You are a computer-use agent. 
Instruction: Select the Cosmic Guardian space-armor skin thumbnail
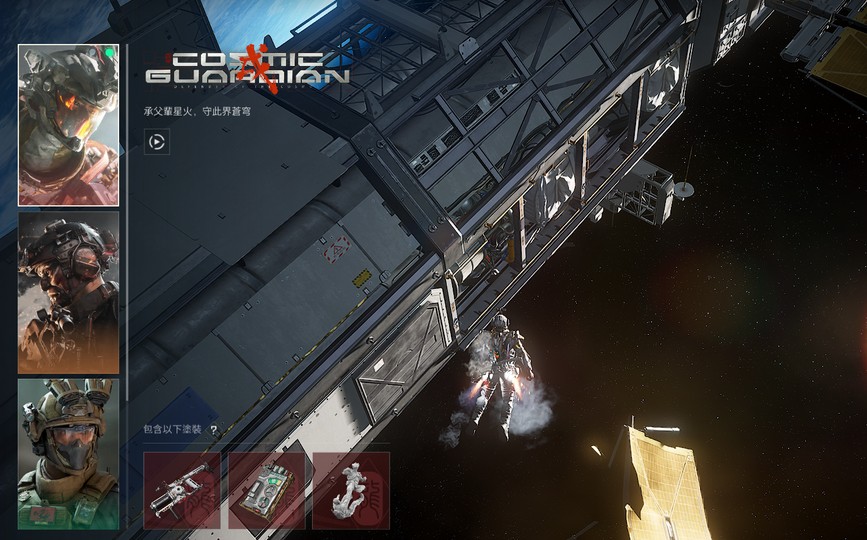(68, 125)
